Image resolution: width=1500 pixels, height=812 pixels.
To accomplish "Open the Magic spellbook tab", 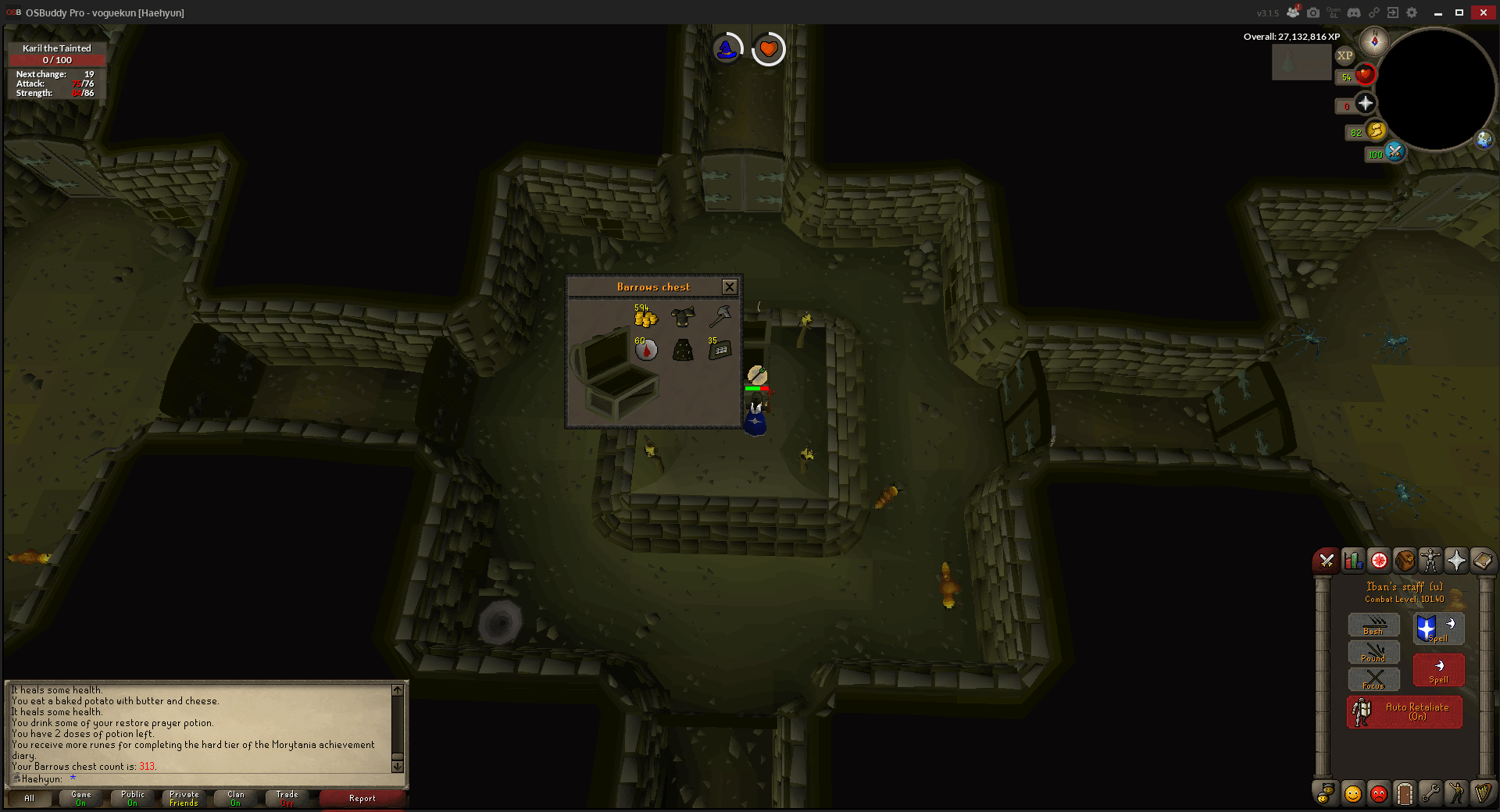I will 1484,560.
